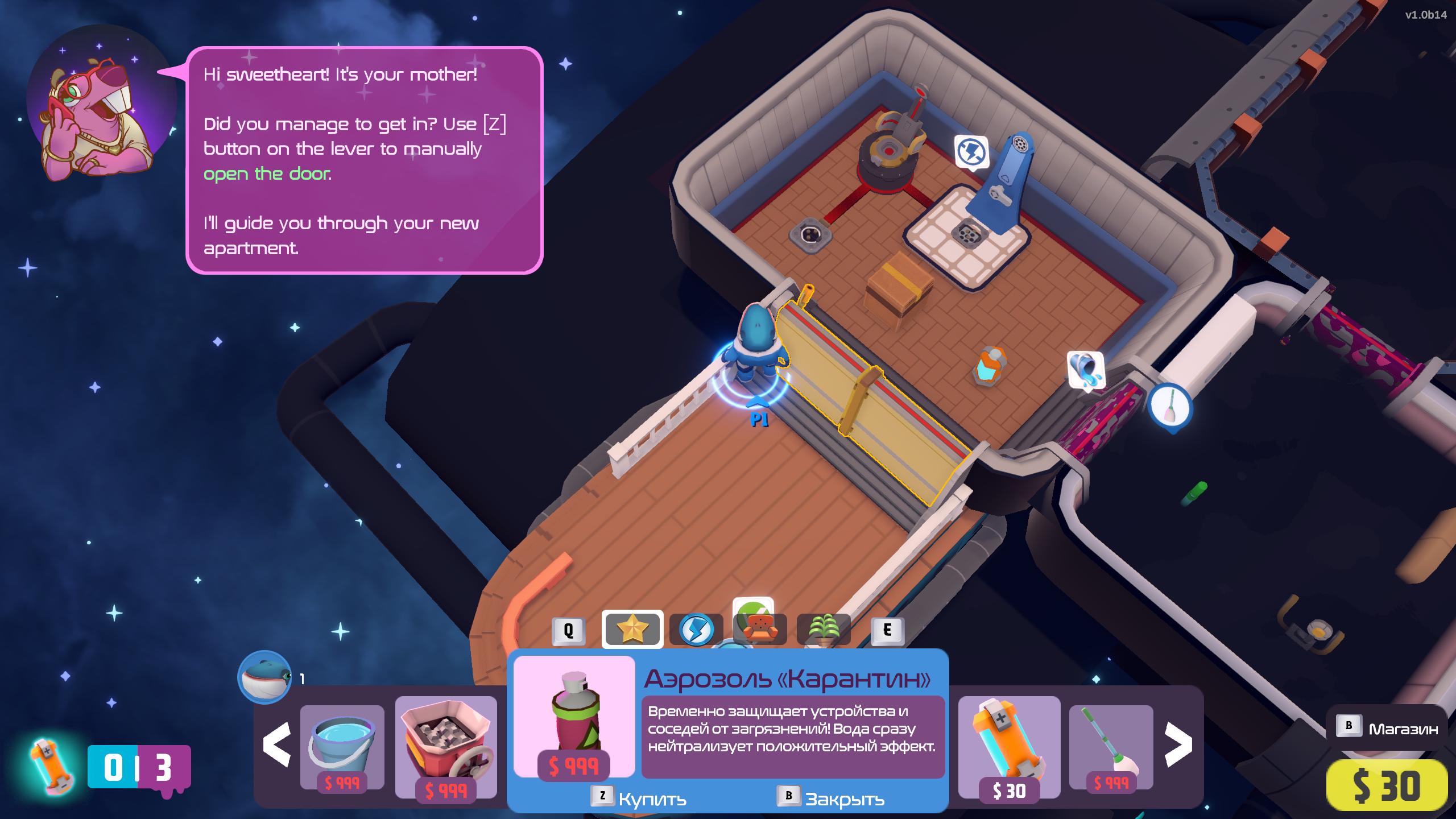
Task: Select the mop shop item
Action: point(1111,746)
